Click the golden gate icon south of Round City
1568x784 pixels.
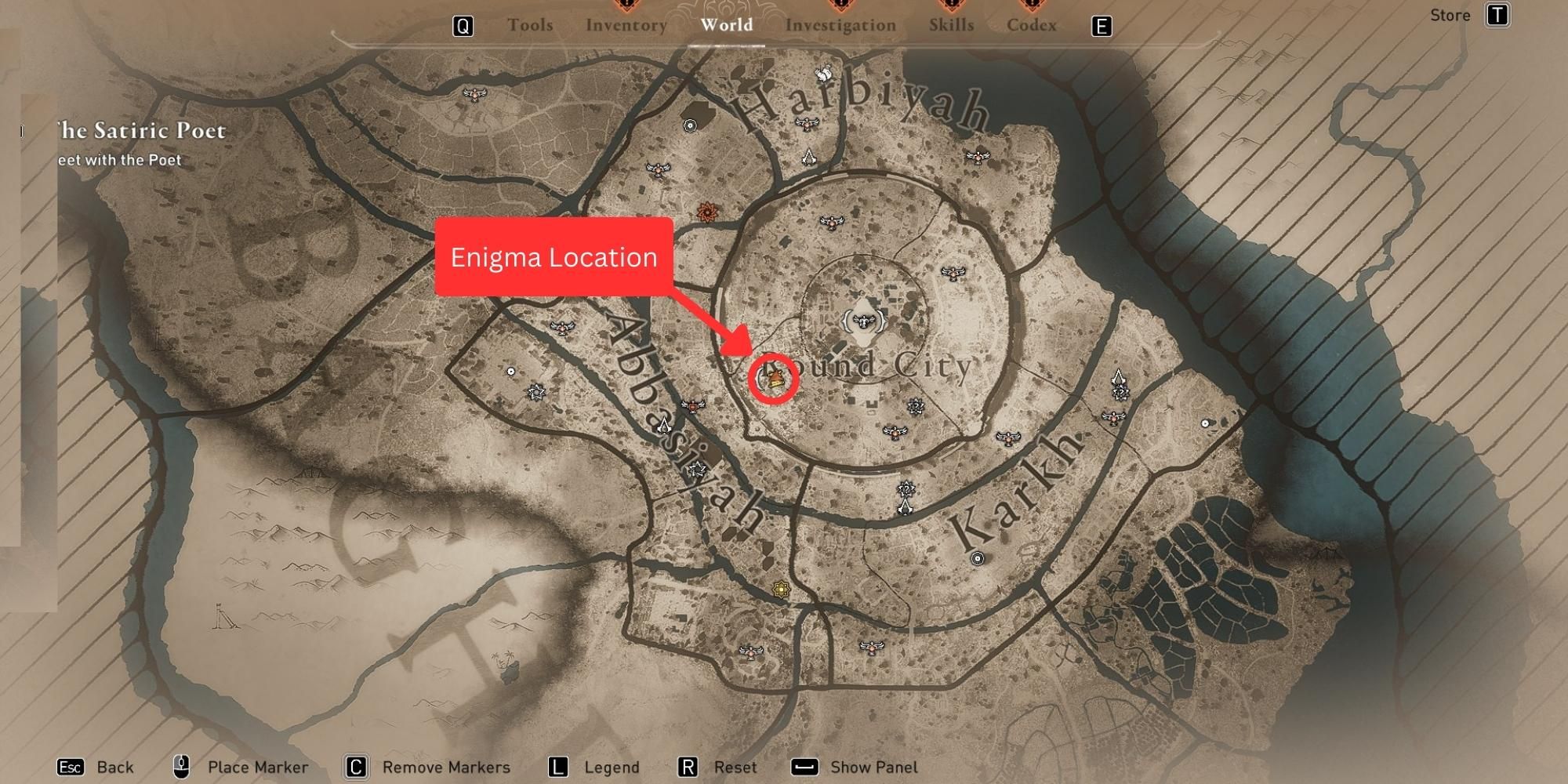tap(780, 590)
